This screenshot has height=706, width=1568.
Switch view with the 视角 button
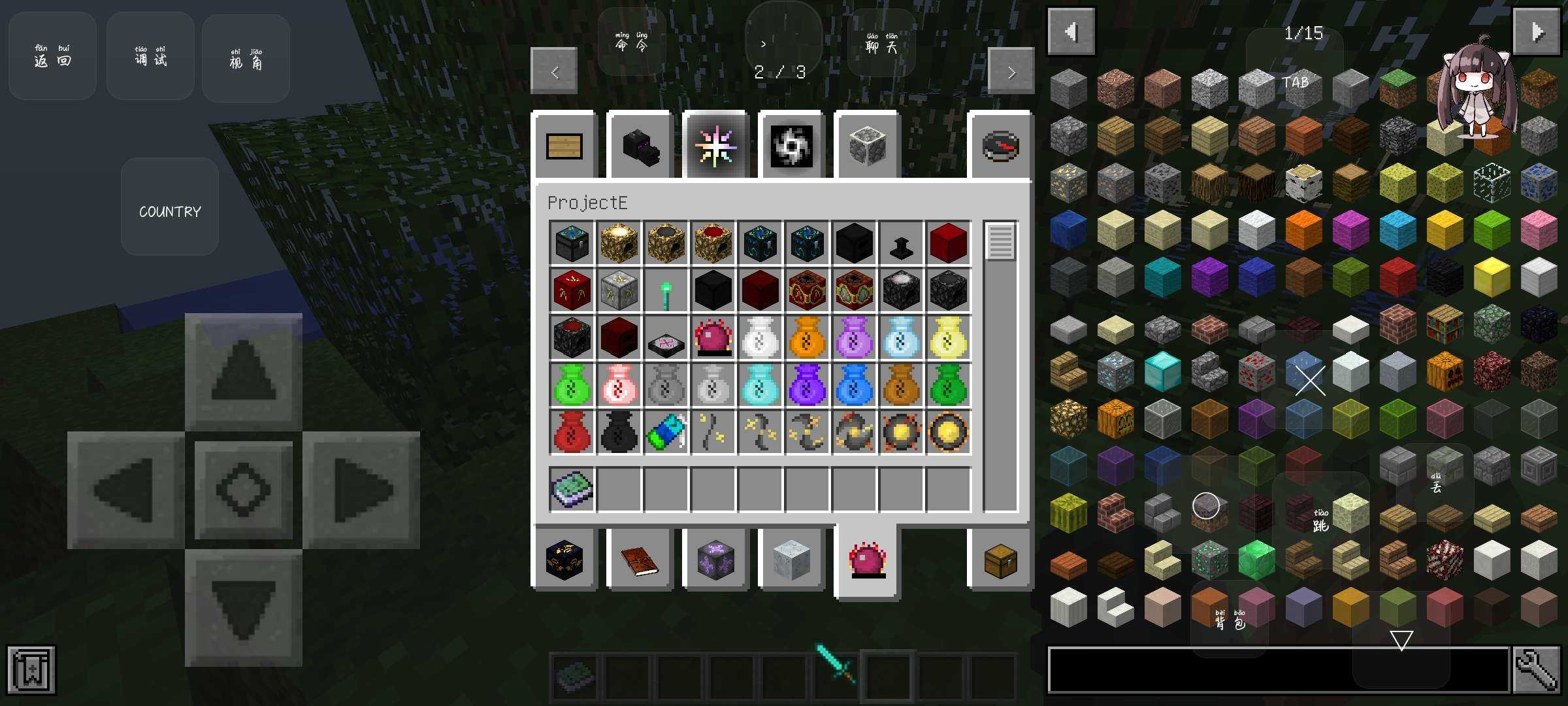(x=246, y=58)
